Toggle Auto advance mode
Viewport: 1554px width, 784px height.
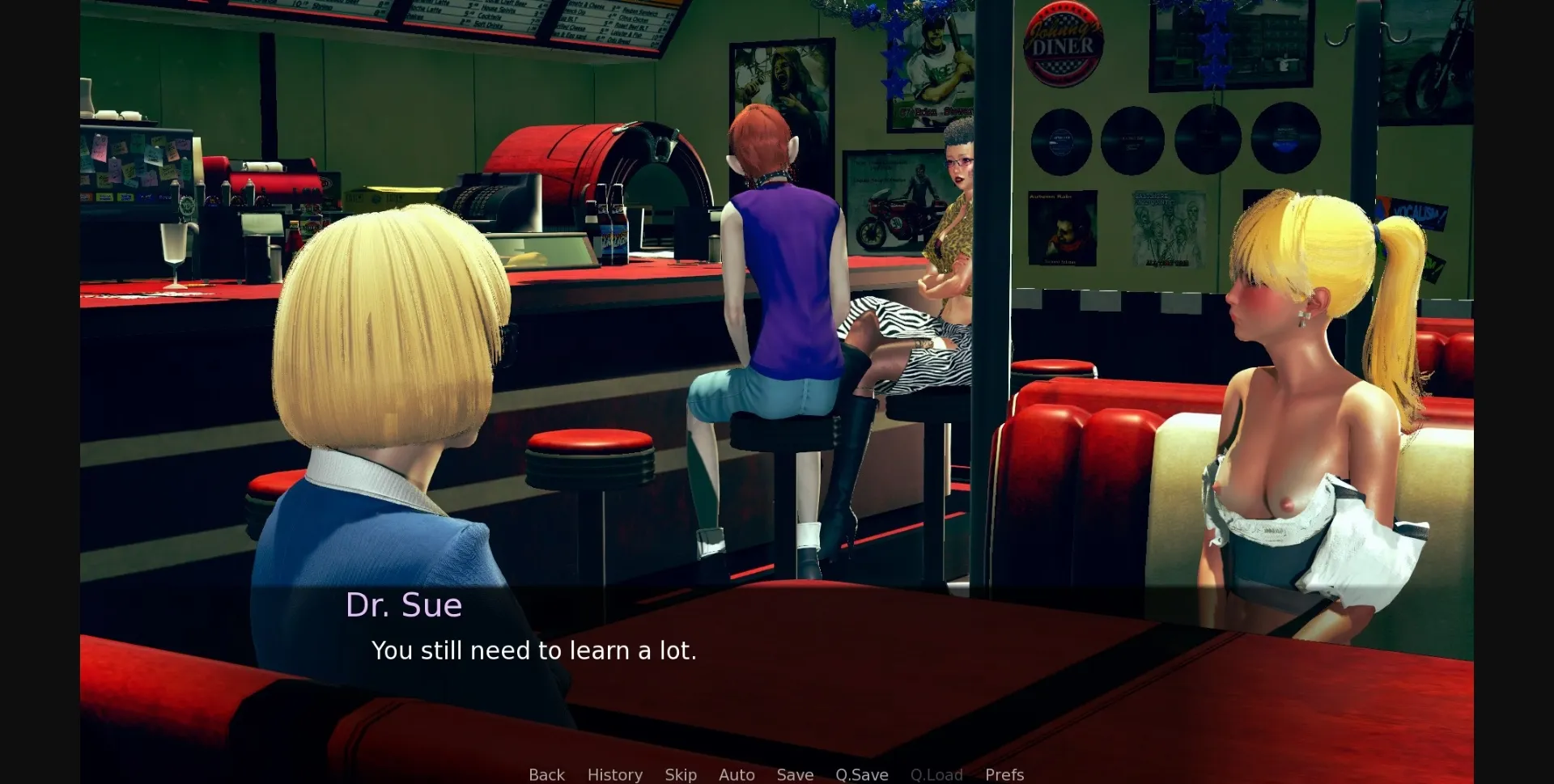[x=736, y=774]
